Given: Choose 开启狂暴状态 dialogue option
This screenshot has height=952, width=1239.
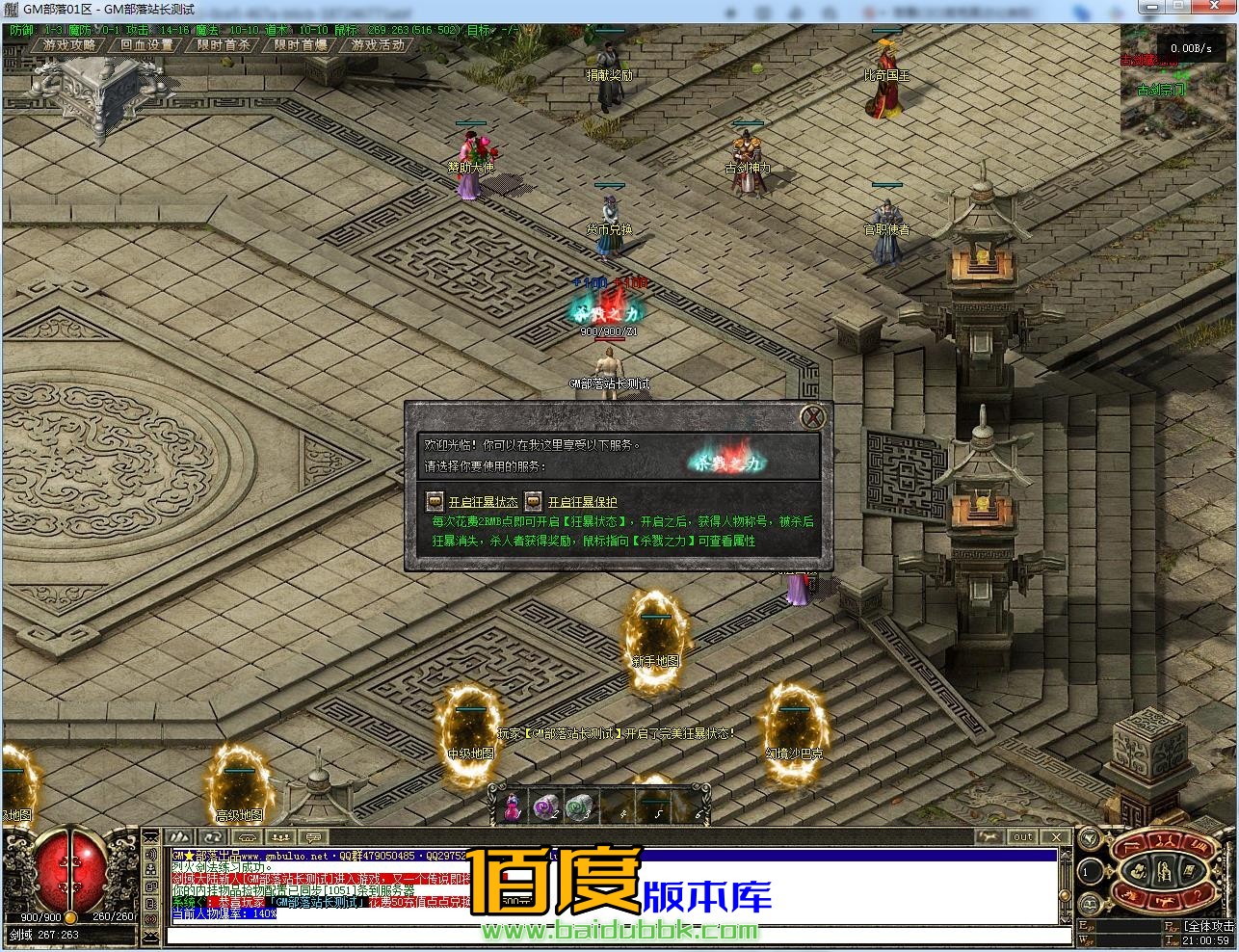Looking at the screenshot, I should pyautogui.click(x=482, y=502).
